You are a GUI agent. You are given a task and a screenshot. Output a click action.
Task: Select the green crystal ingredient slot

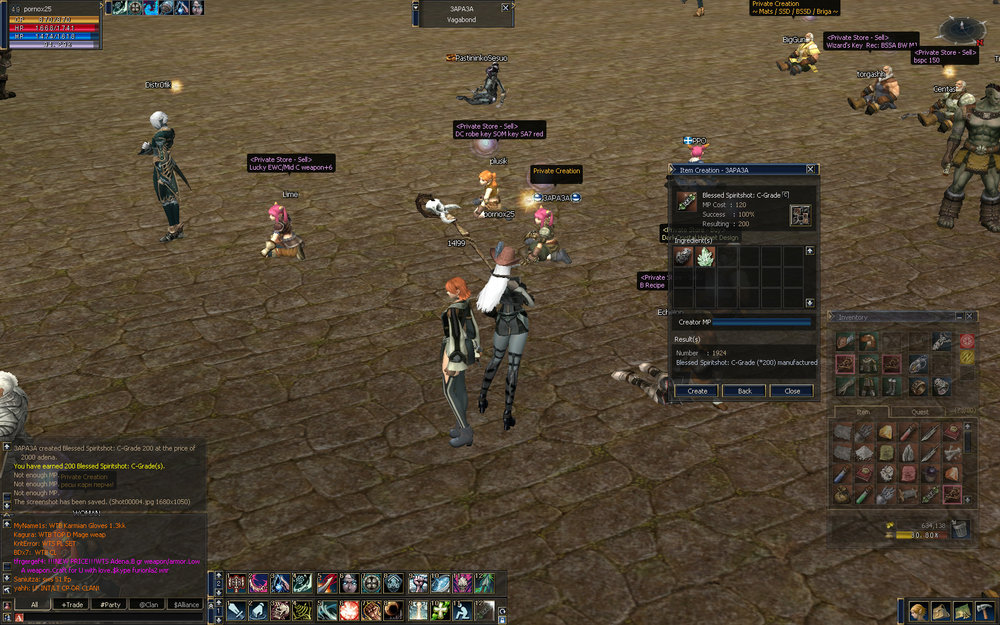[705, 257]
